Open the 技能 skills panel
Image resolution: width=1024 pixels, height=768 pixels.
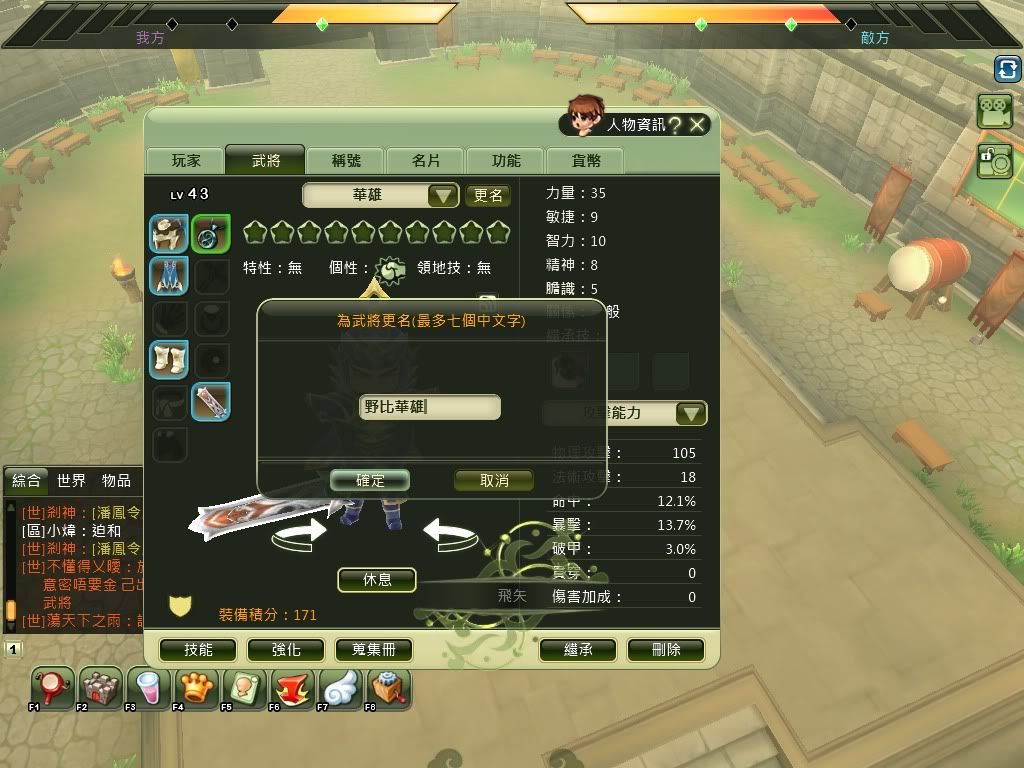coord(198,650)
